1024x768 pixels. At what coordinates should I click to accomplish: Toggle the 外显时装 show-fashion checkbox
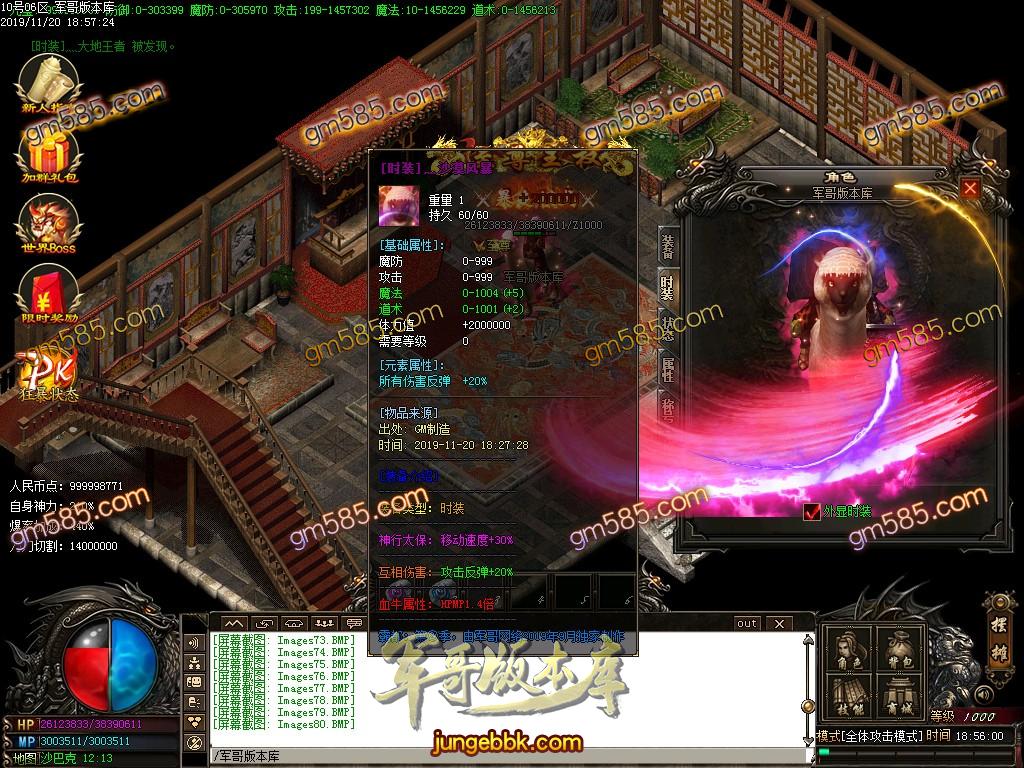812,512
